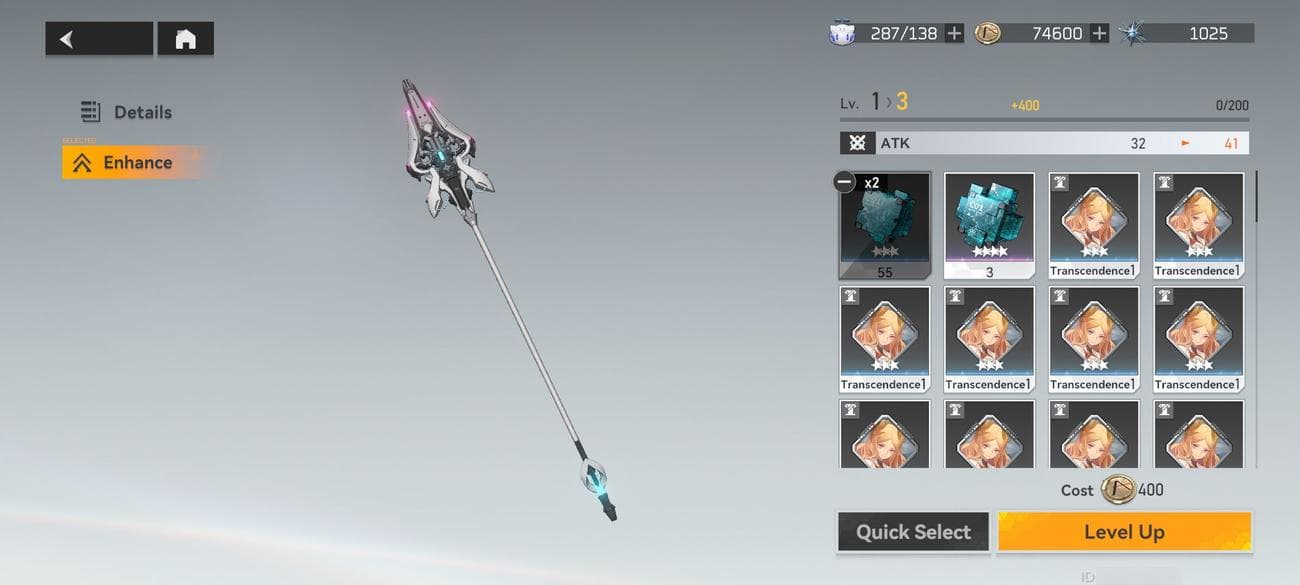Select the four-star cube material
1300x585 pixels.
[x=988, y=225]
